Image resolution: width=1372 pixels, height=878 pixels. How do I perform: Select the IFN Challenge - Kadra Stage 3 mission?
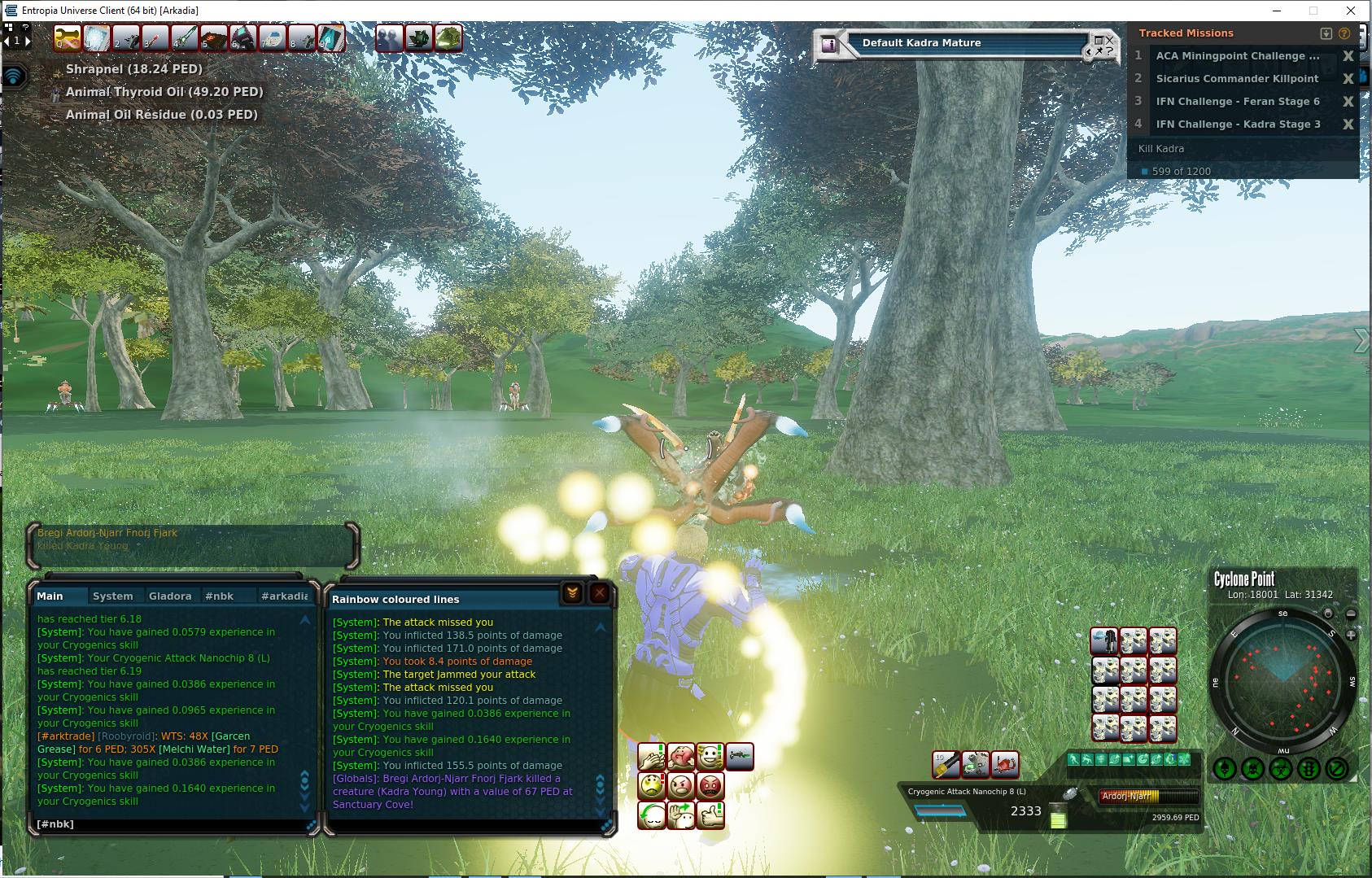click(1238, 124)
